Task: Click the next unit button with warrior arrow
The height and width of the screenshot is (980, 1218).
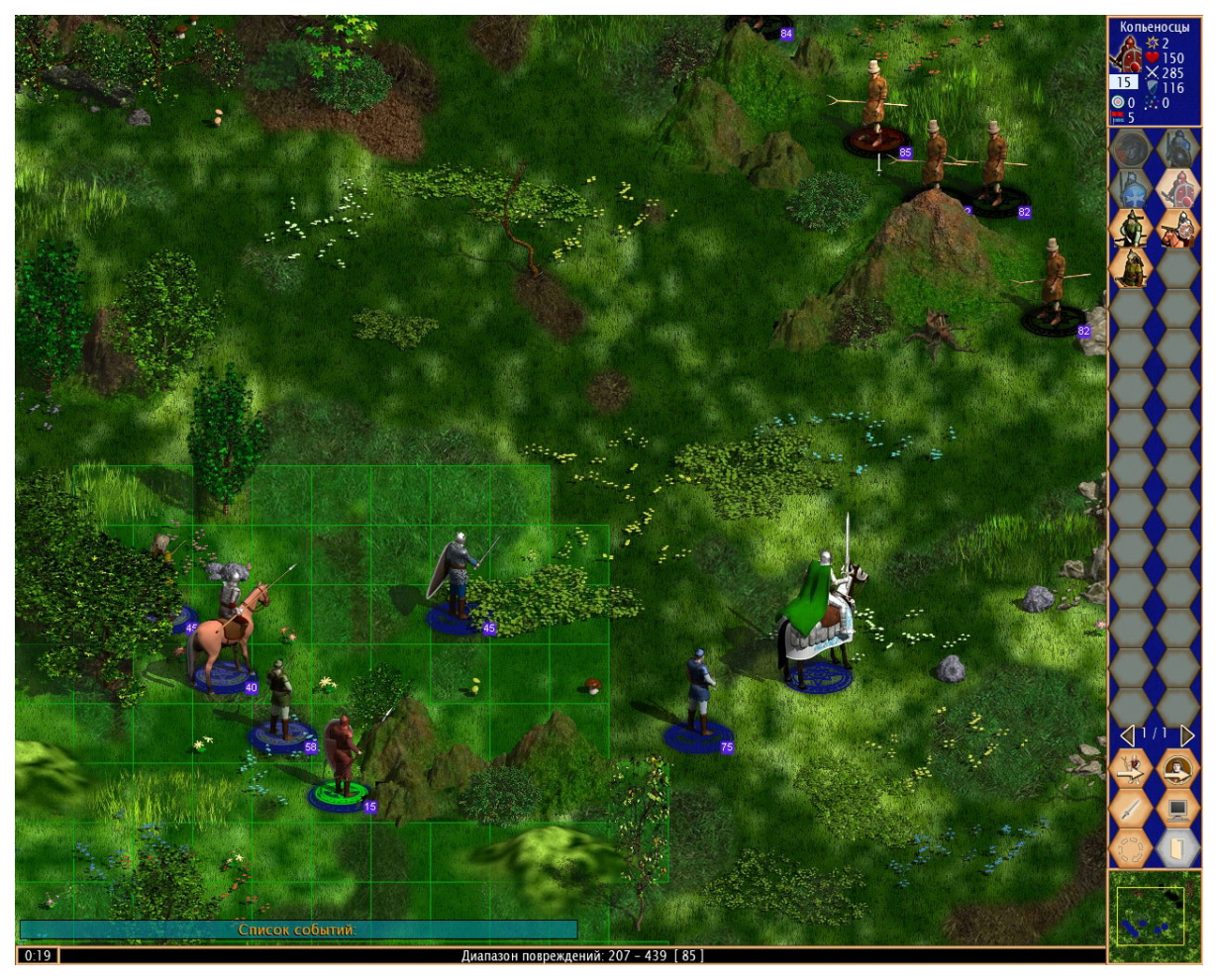Action: click(x=1130, y=769)
